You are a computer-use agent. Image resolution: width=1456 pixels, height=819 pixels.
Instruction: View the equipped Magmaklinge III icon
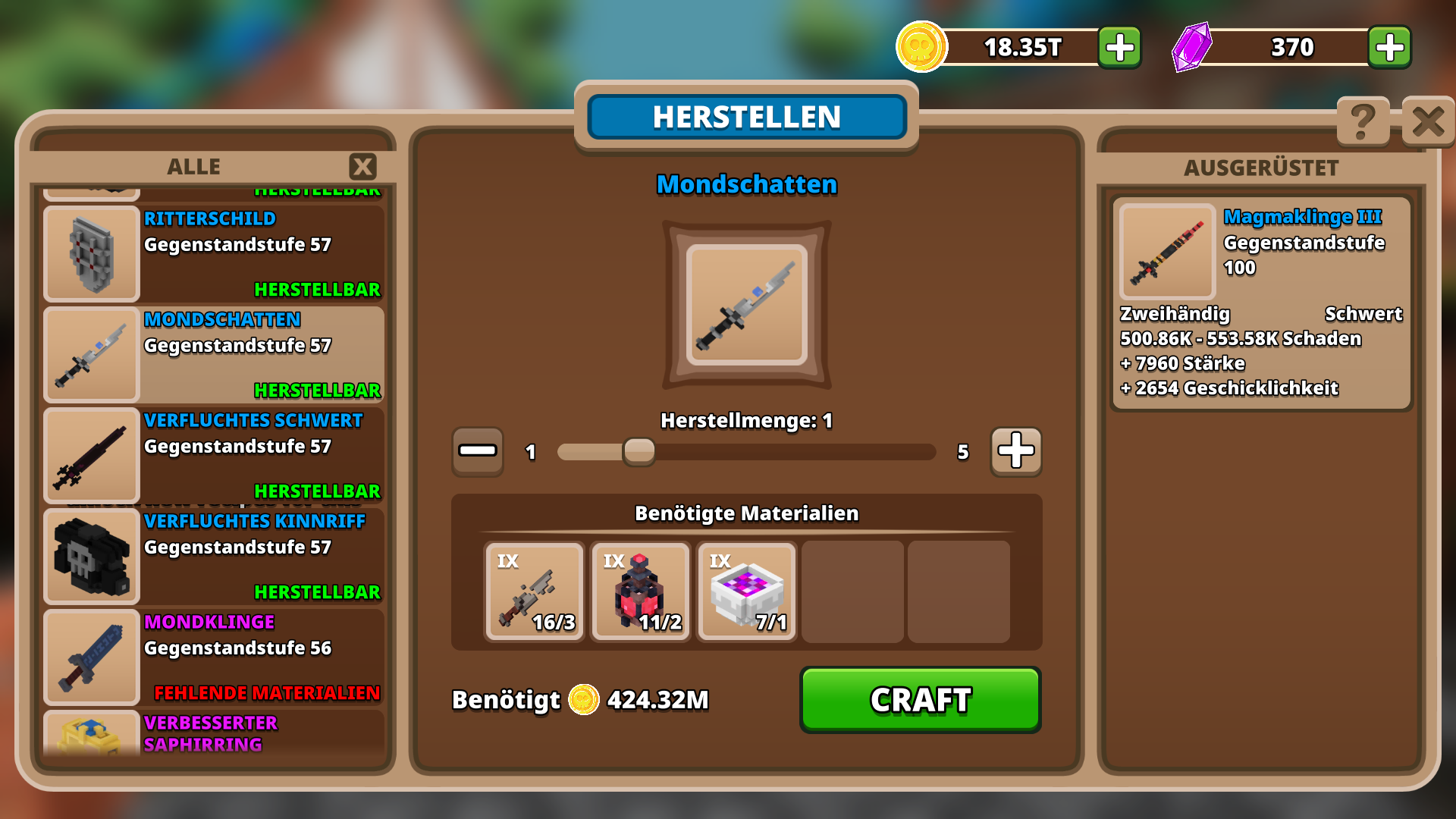click(x=1167, y=252)
